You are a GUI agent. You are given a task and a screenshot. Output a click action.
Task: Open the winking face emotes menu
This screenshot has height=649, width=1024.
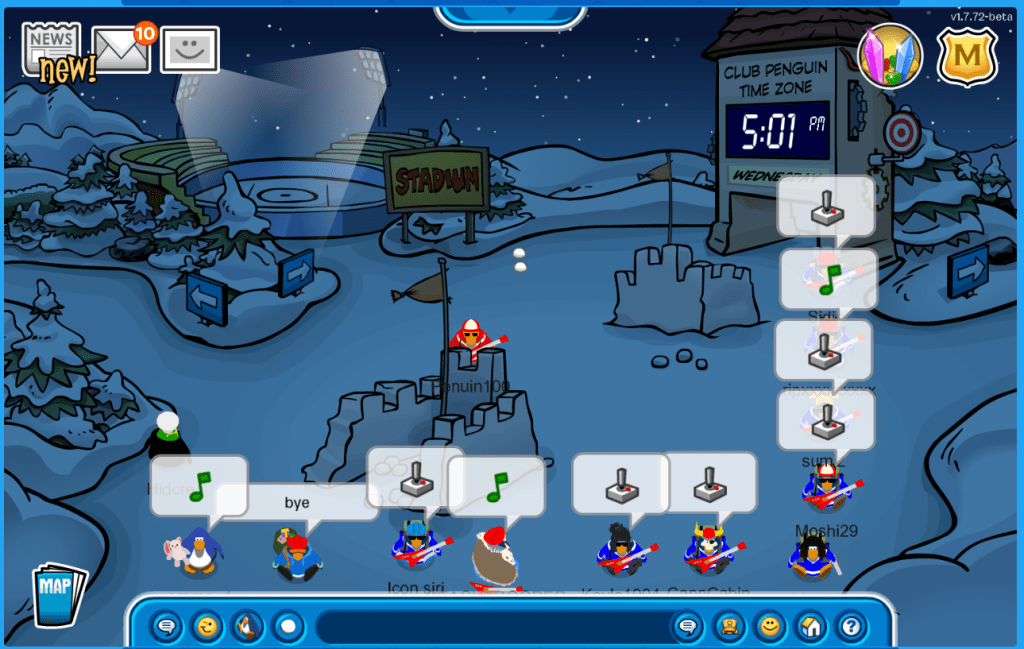pyautogui.click(x=207, y=627)
